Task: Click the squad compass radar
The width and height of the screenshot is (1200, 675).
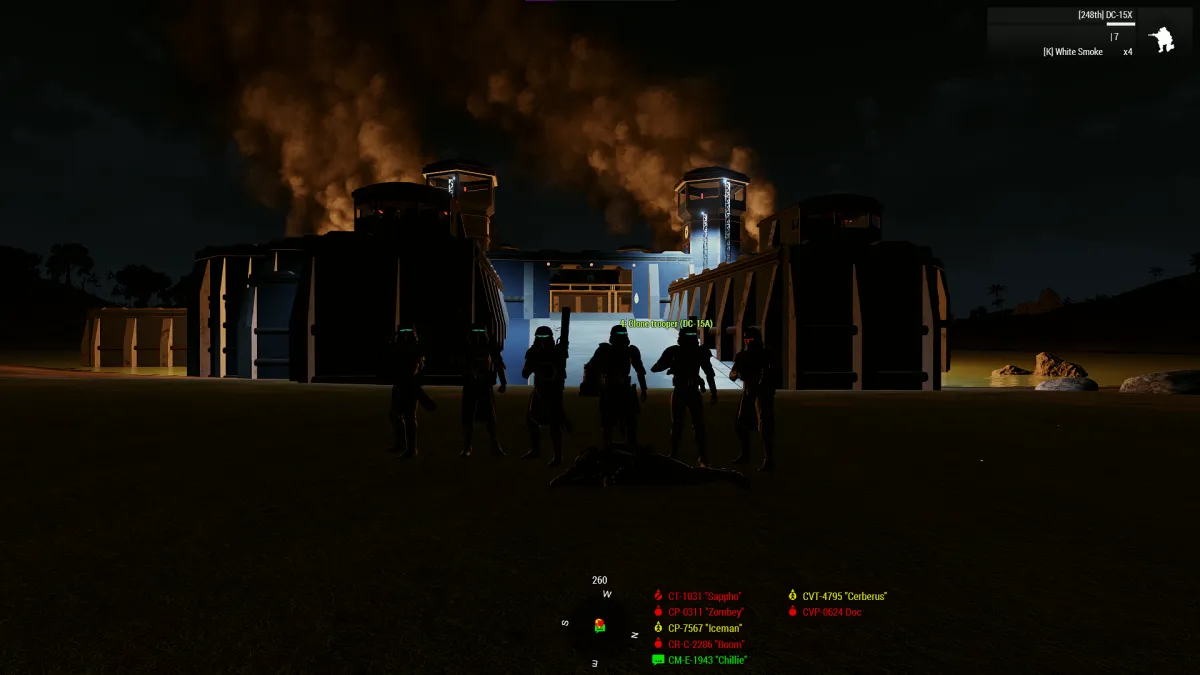Action: 600,626
